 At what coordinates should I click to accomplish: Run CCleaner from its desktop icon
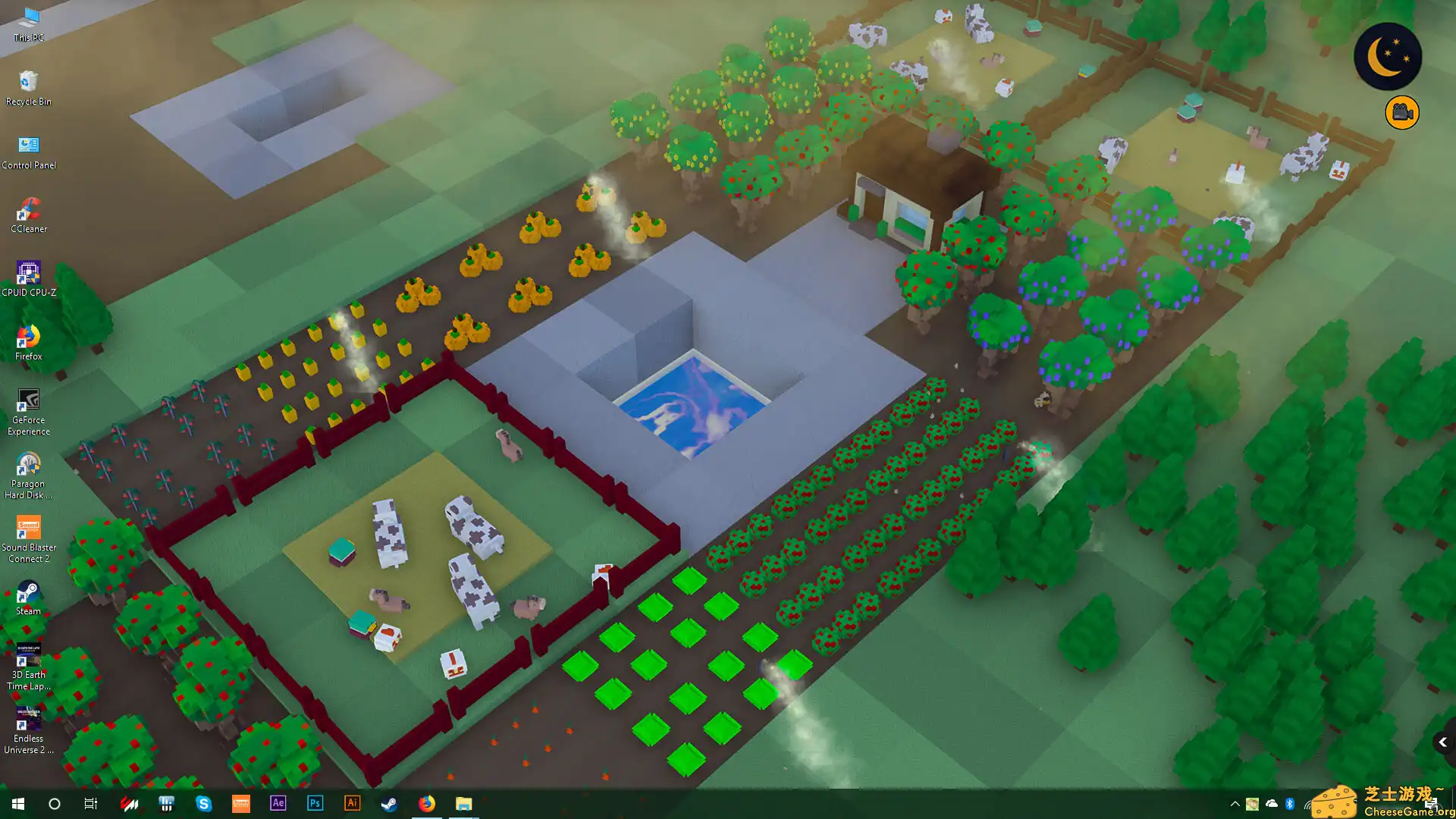pos(28,205)
